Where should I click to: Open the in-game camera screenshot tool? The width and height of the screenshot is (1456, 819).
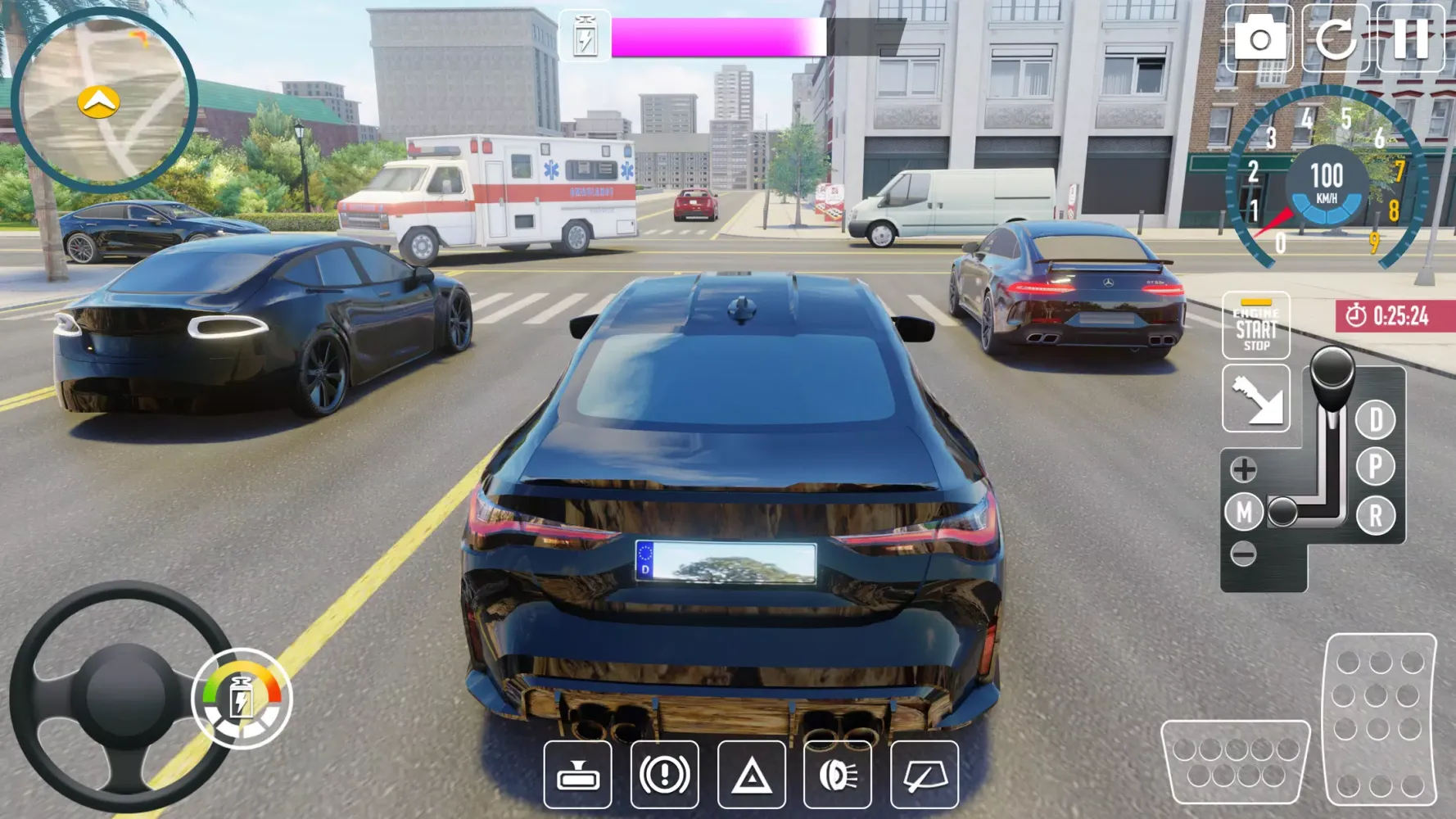point(1261,37)
